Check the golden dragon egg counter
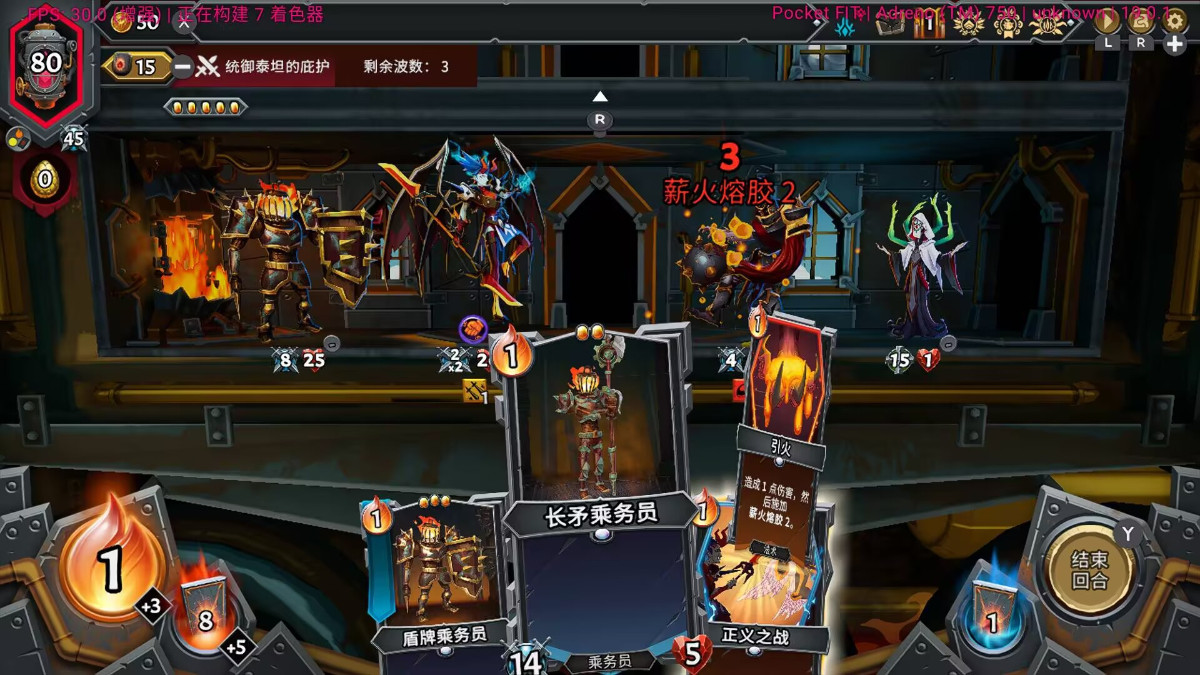Viewport: 1200px width, 675px height. pyautogui.click(x=44, y=181)
